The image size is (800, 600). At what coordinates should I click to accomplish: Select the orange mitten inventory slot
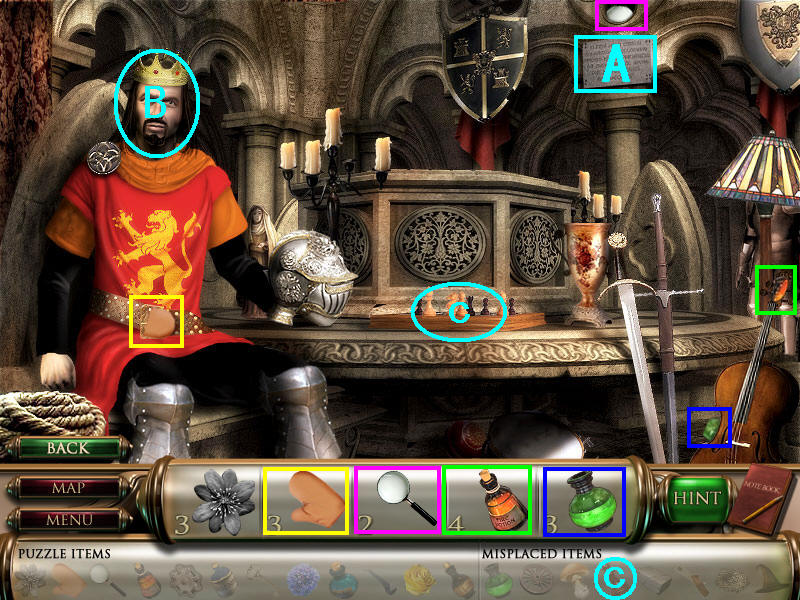point(306,500)
